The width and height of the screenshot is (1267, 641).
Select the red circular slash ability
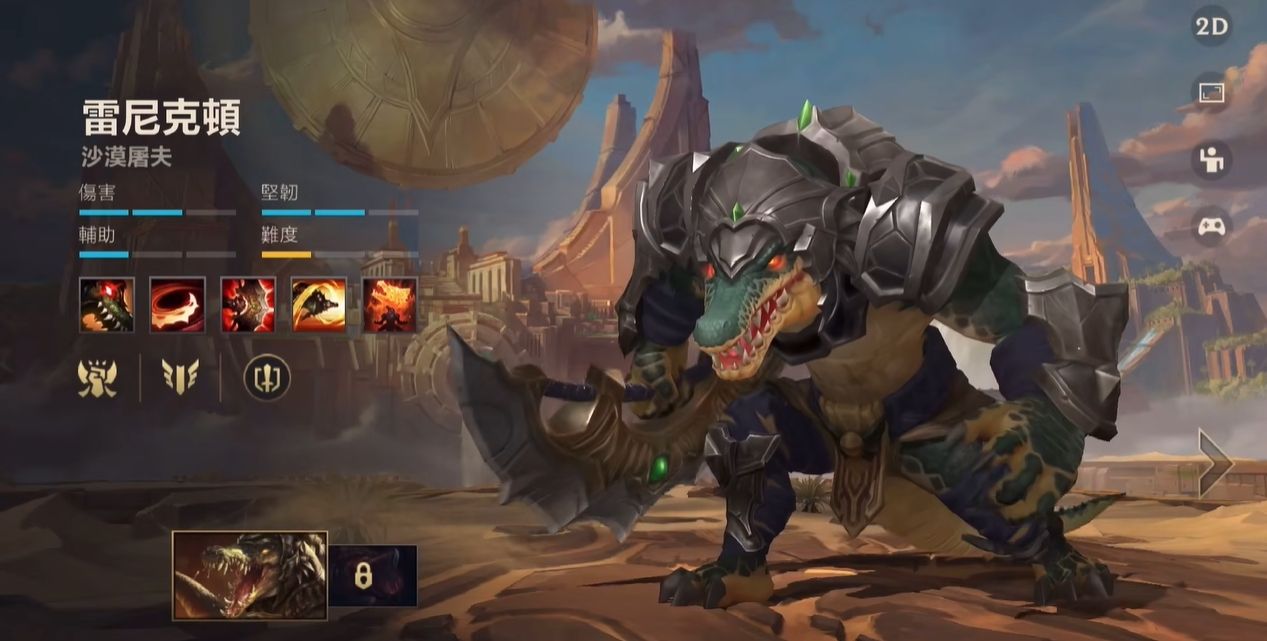(x=177, y=305)
